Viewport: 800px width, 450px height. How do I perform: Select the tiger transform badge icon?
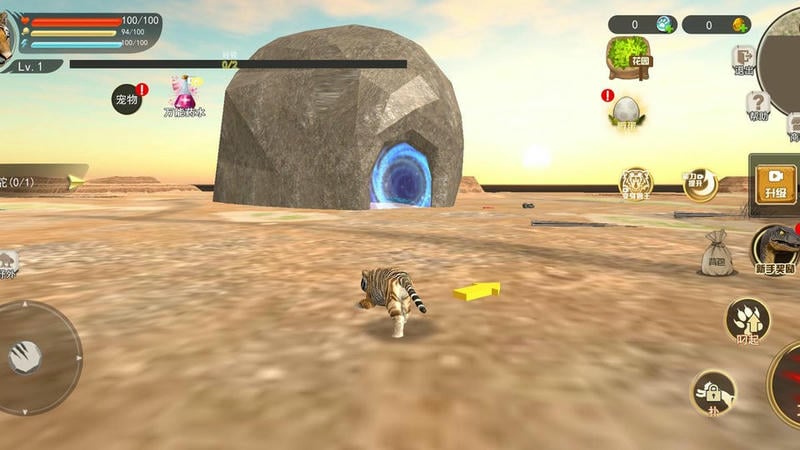636,183
